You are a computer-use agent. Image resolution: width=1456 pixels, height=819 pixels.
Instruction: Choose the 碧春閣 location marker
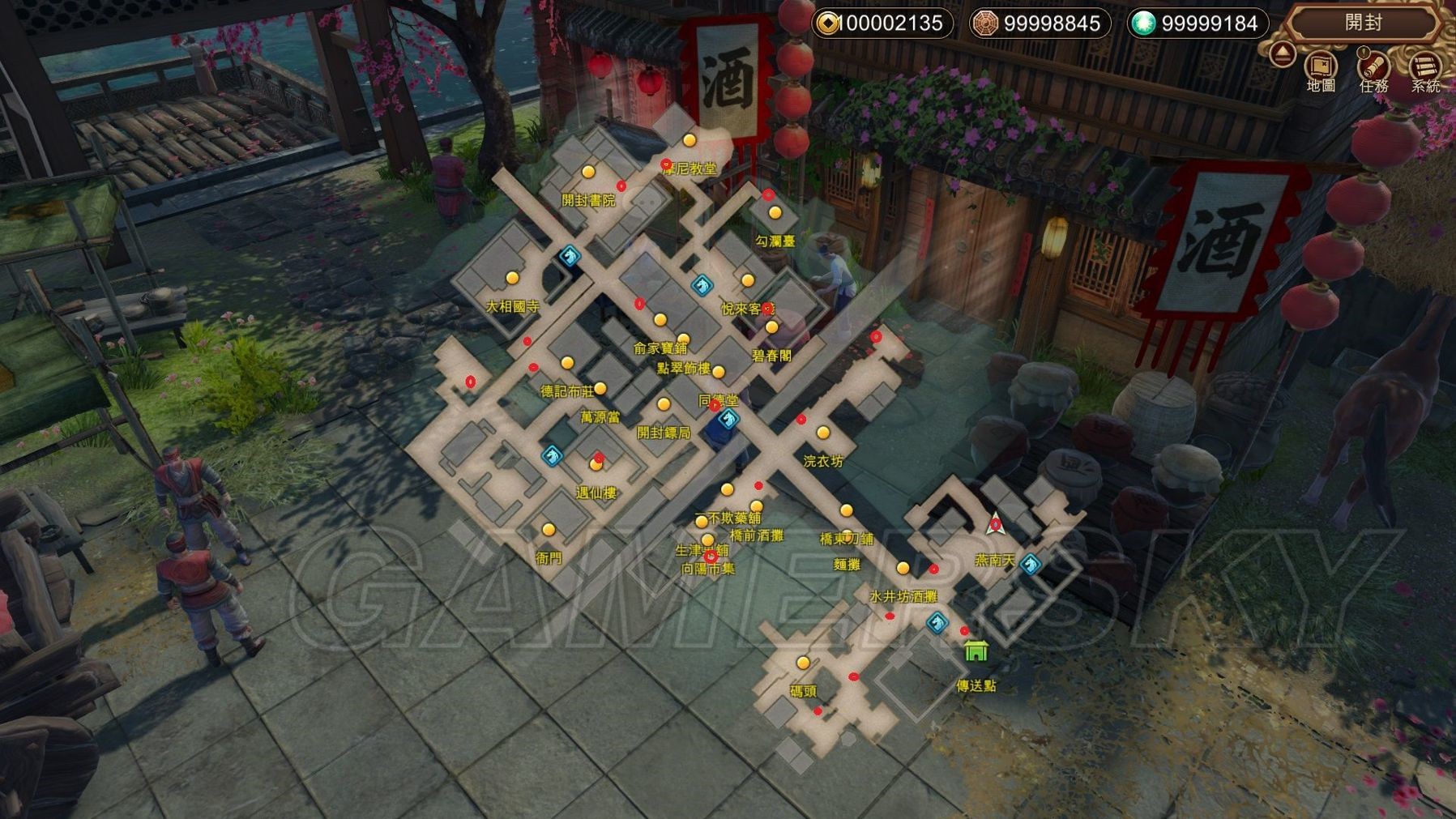coord(771,328)
